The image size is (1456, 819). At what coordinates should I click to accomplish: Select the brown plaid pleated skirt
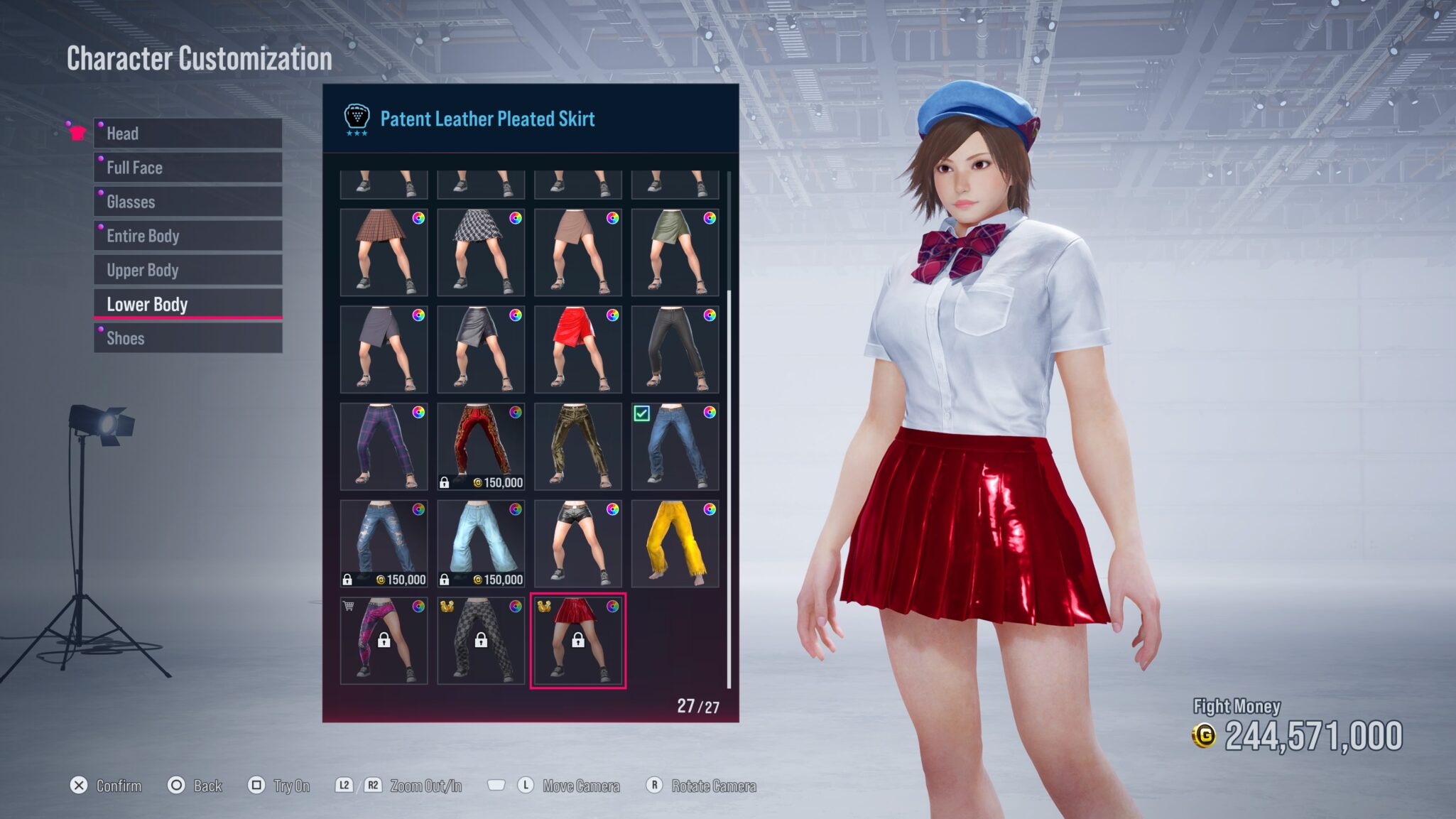tap(384, 252)
